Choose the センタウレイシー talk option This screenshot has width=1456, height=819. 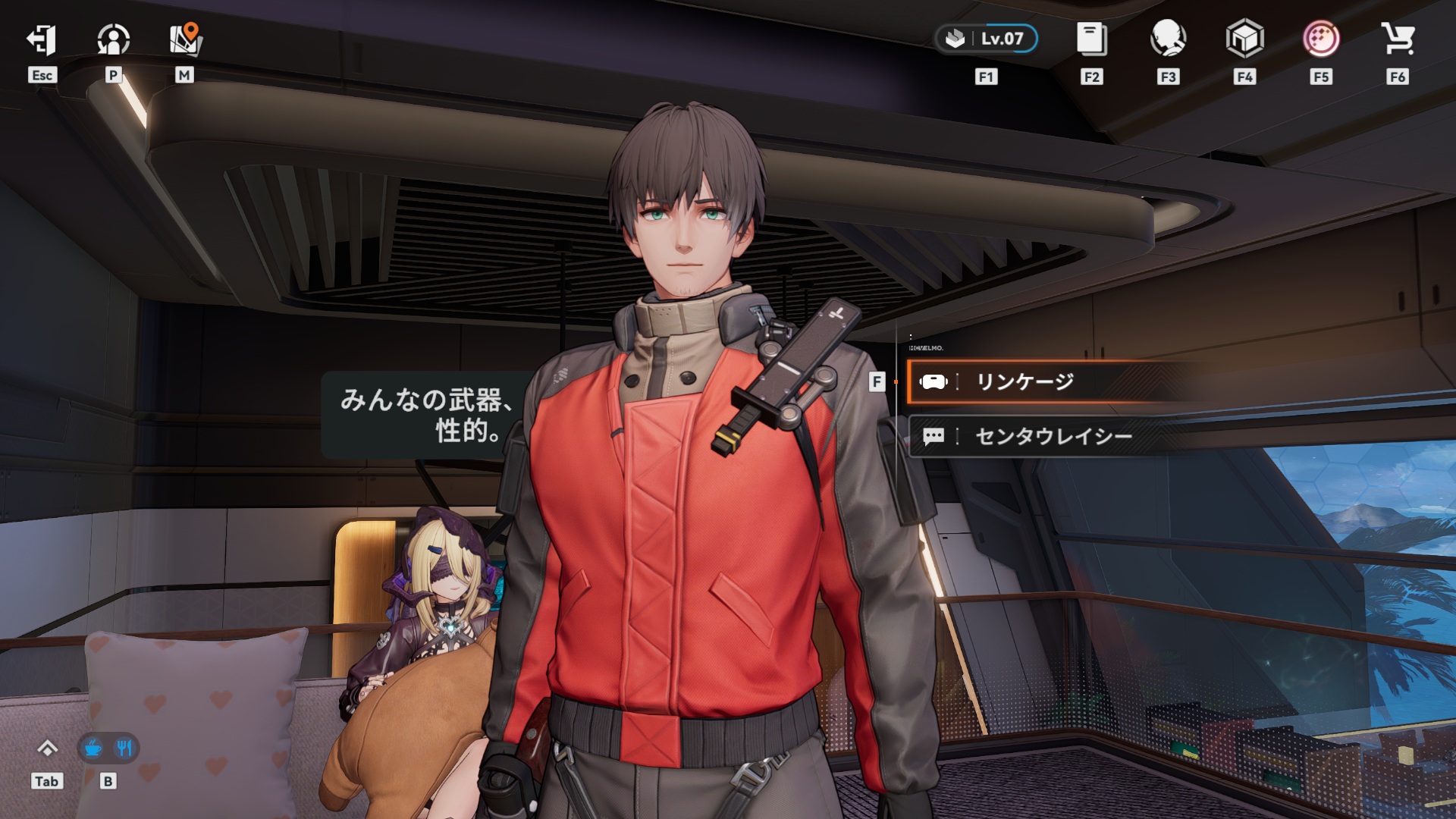1053,436
